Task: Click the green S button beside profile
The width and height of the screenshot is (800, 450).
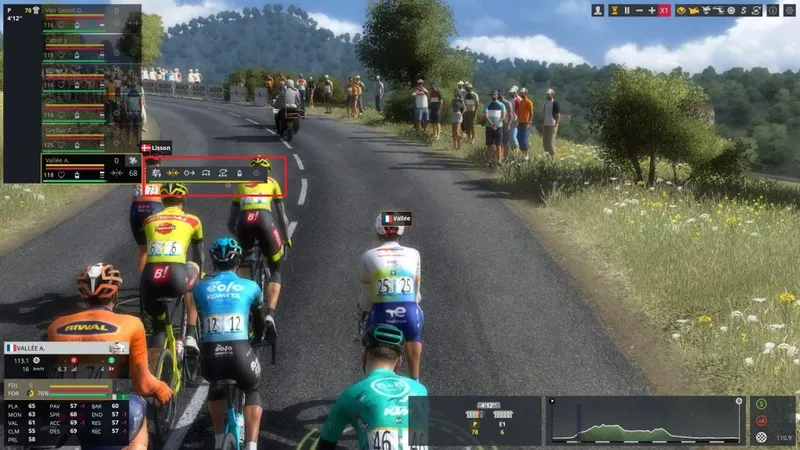Action: coord(762,404)
